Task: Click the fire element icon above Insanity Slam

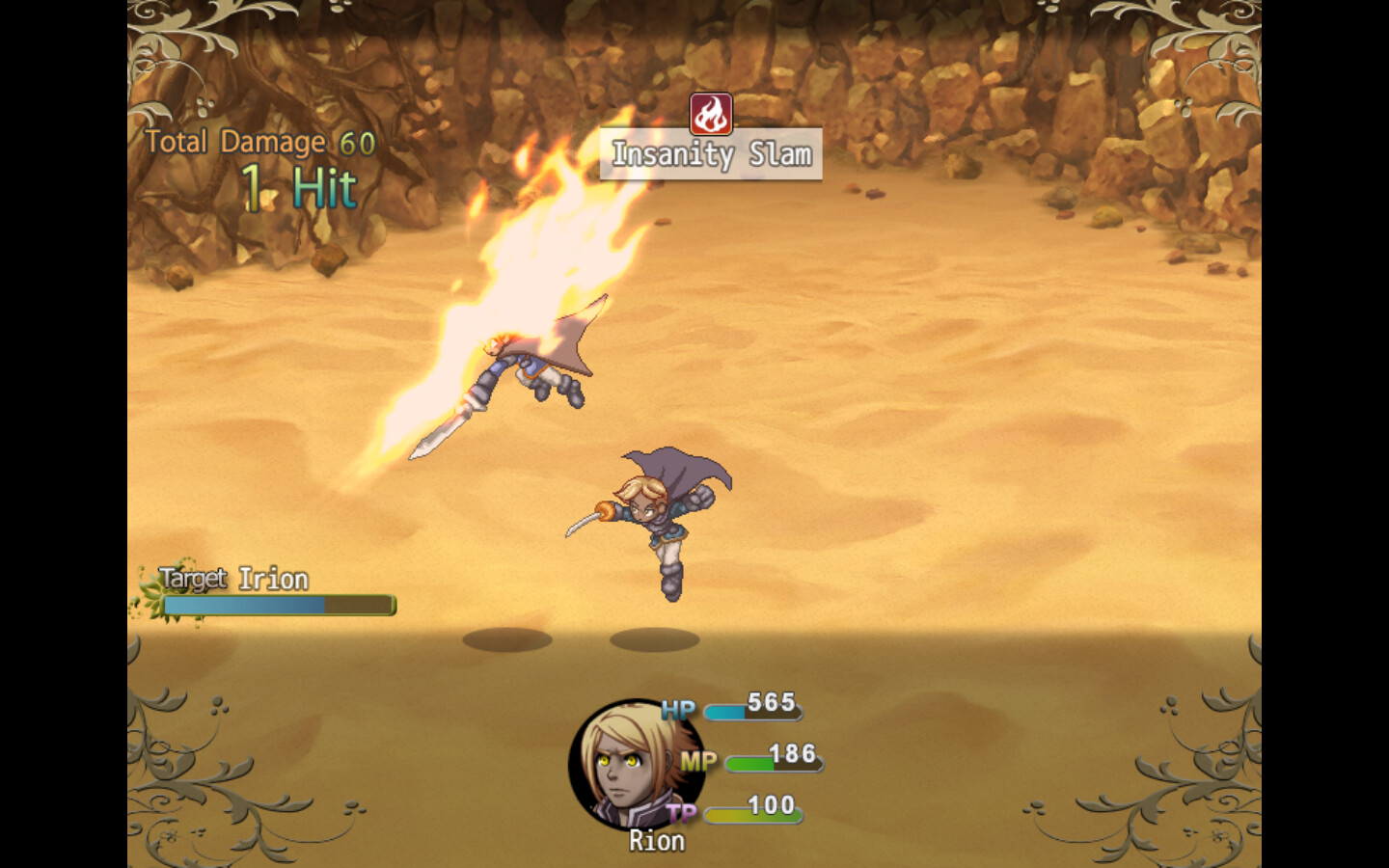Action: tap(711, 114)
